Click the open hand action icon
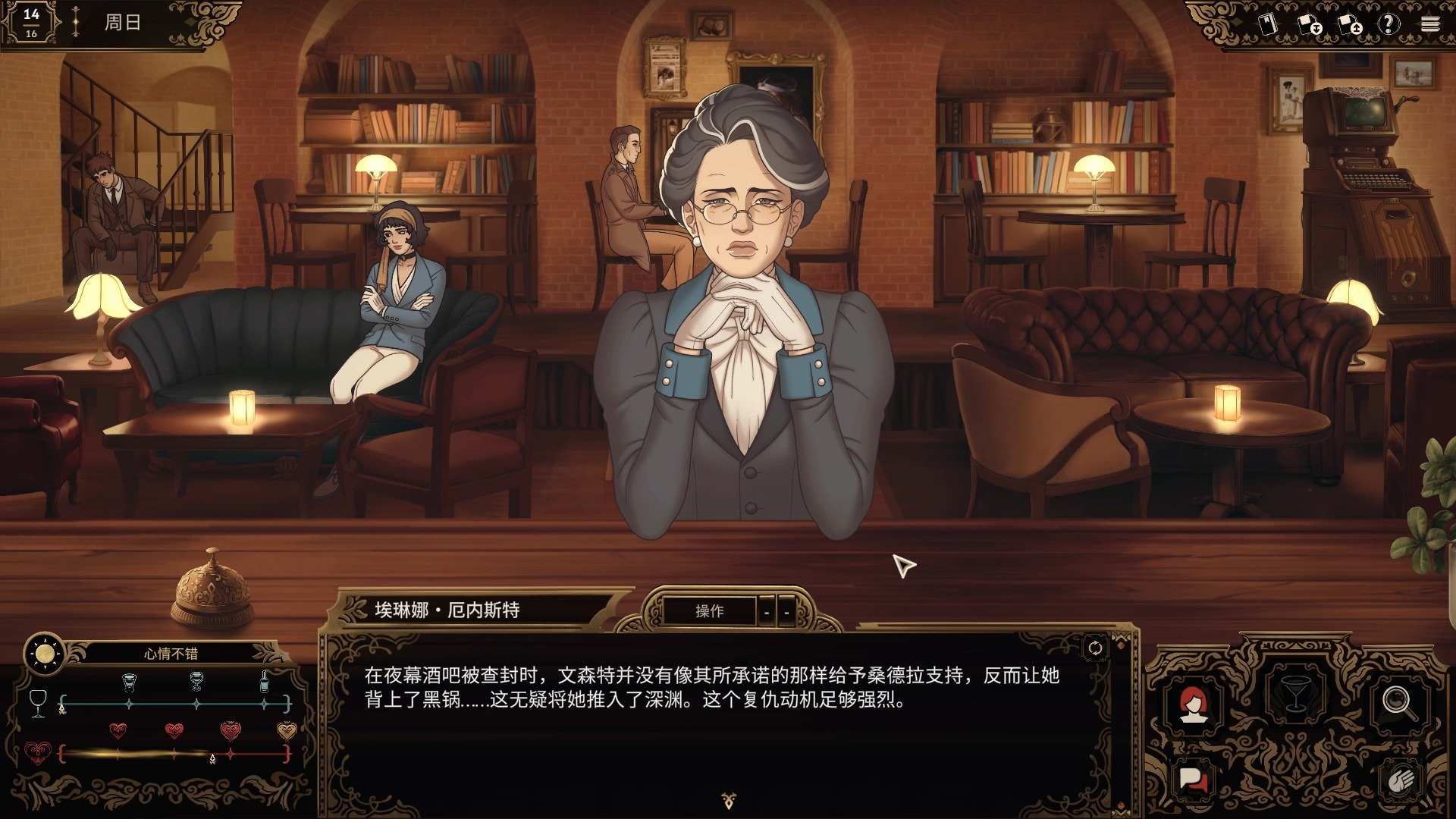Image resolution: width=1456 pixels, height=819 pixels. click(x=1400, y=780)
